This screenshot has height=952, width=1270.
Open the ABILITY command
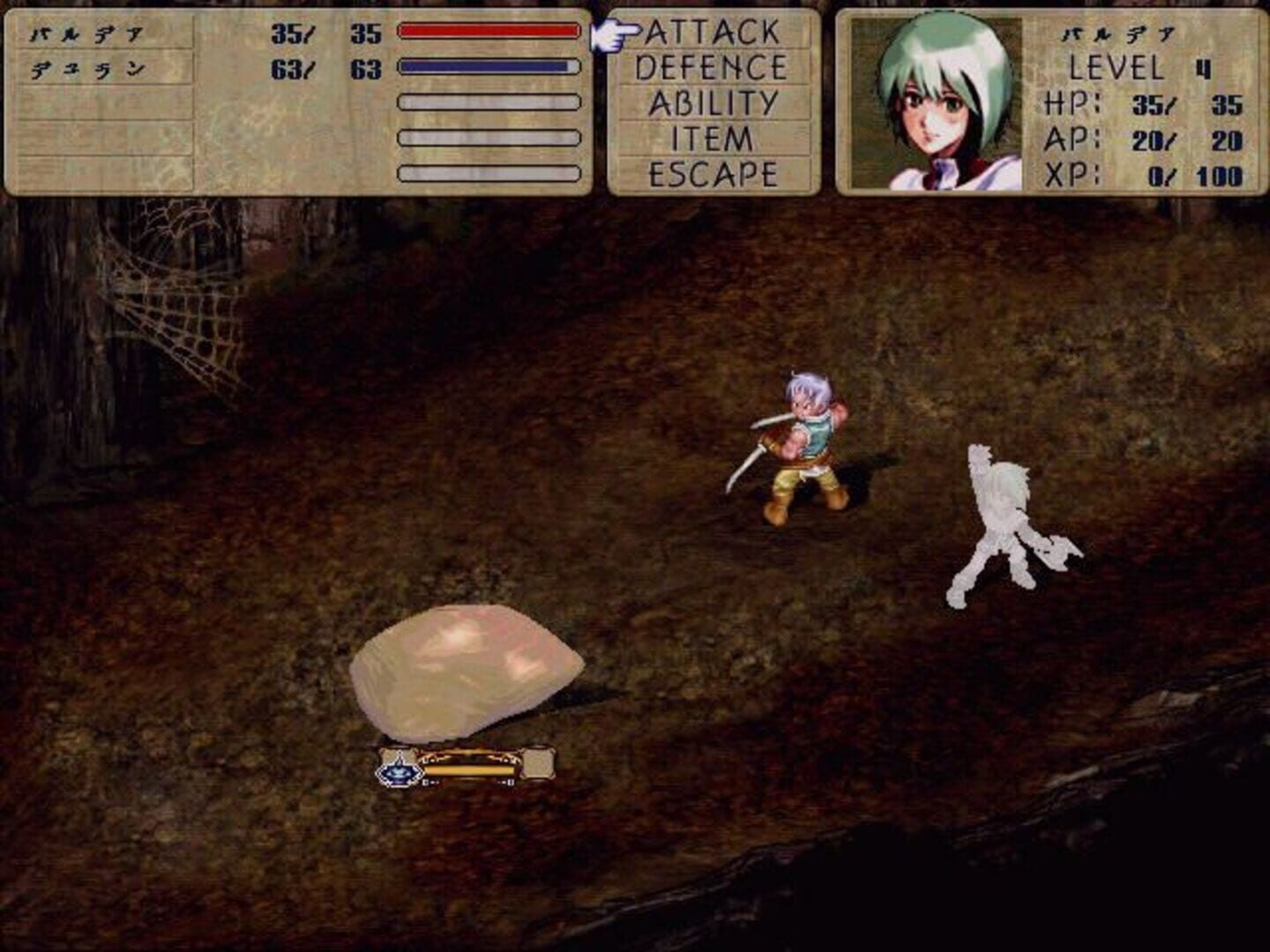pos(713,100)
